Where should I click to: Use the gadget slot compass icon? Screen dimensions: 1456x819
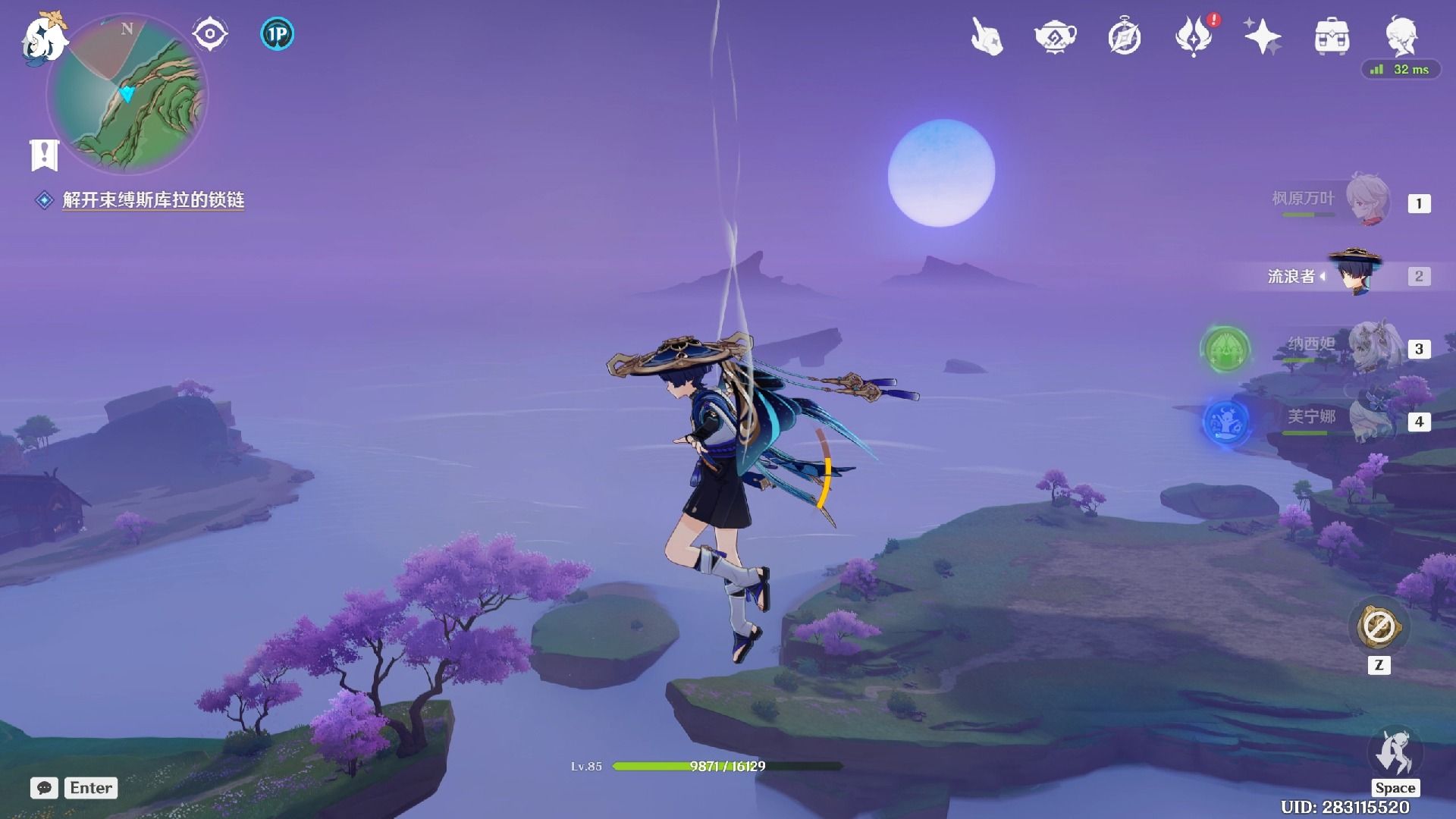pos(1379,627)
